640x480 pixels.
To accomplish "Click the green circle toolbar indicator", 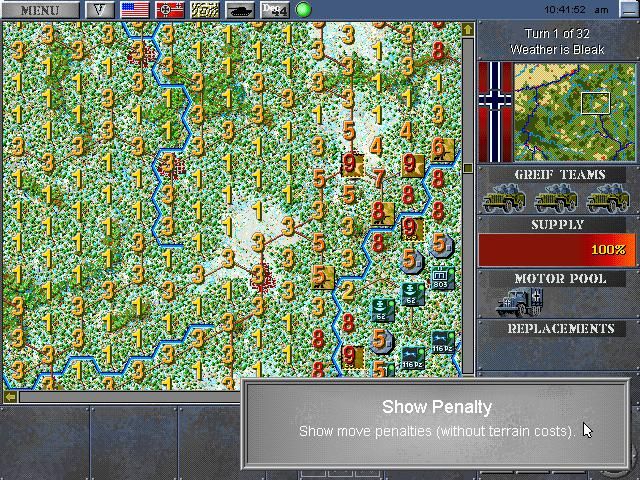I will point(303,10).
